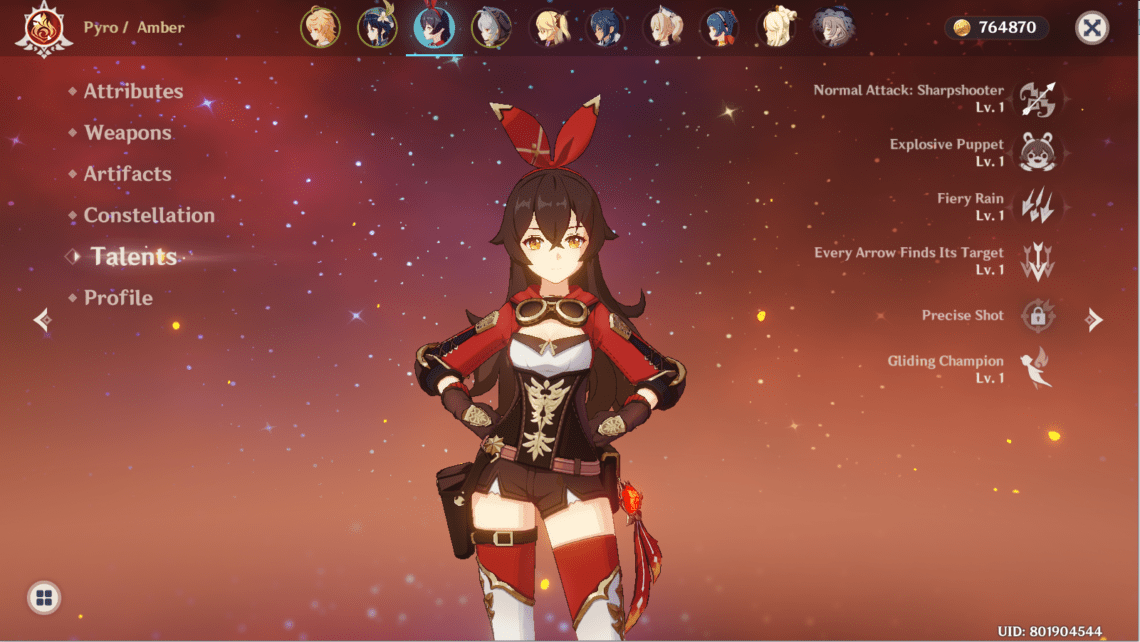Select the Constellation menu entry

149,215
